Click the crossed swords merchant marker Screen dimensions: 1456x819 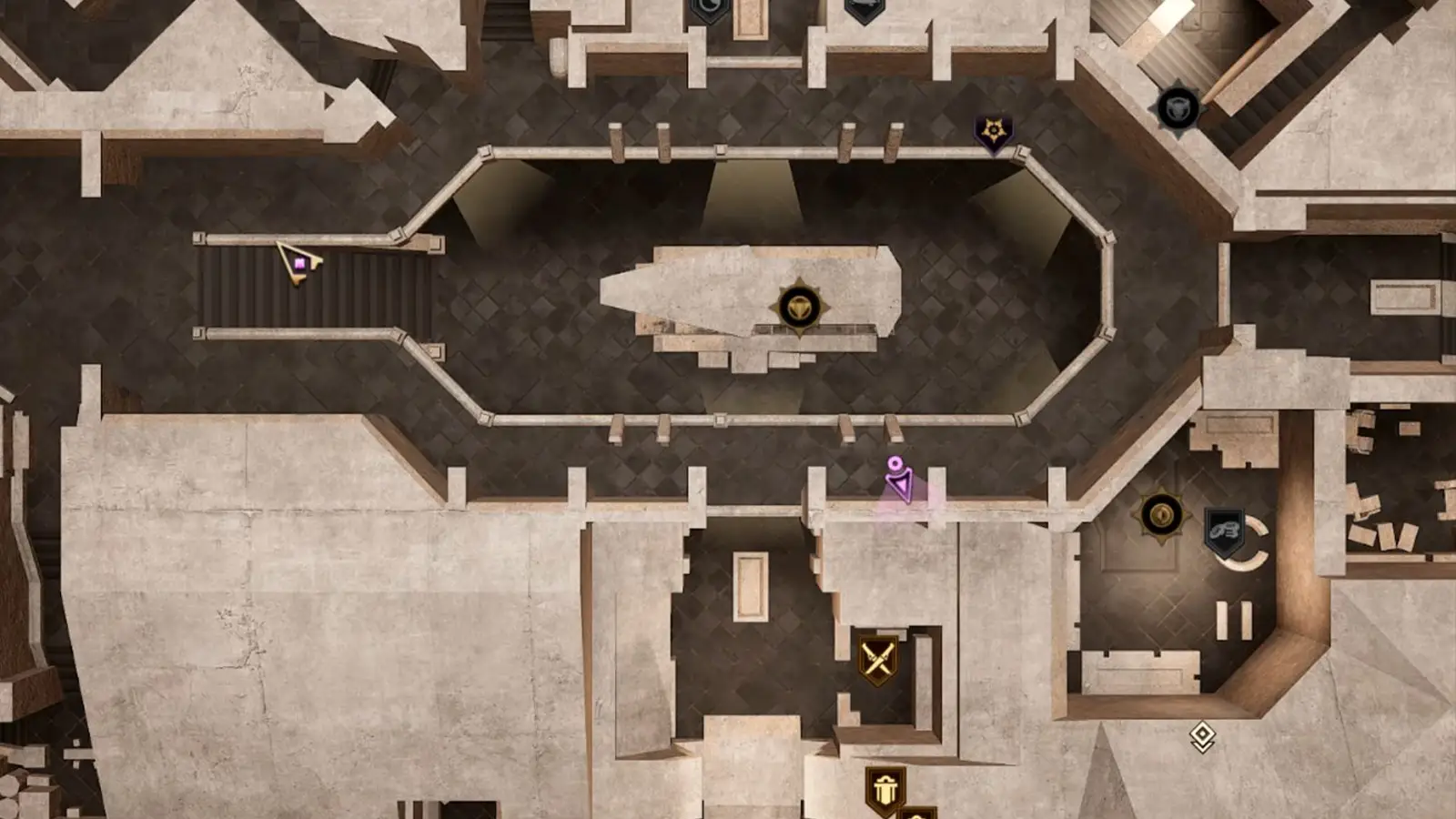click(x=876, y=656)
